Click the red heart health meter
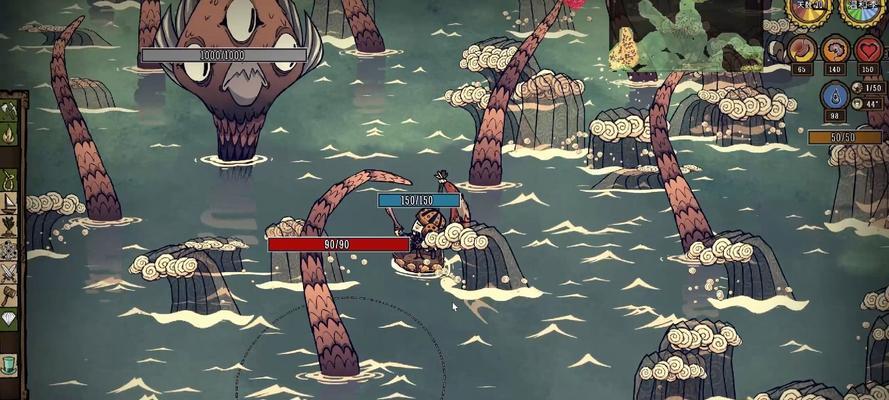Screen dimensions: 889x400 tap(868, 48)
